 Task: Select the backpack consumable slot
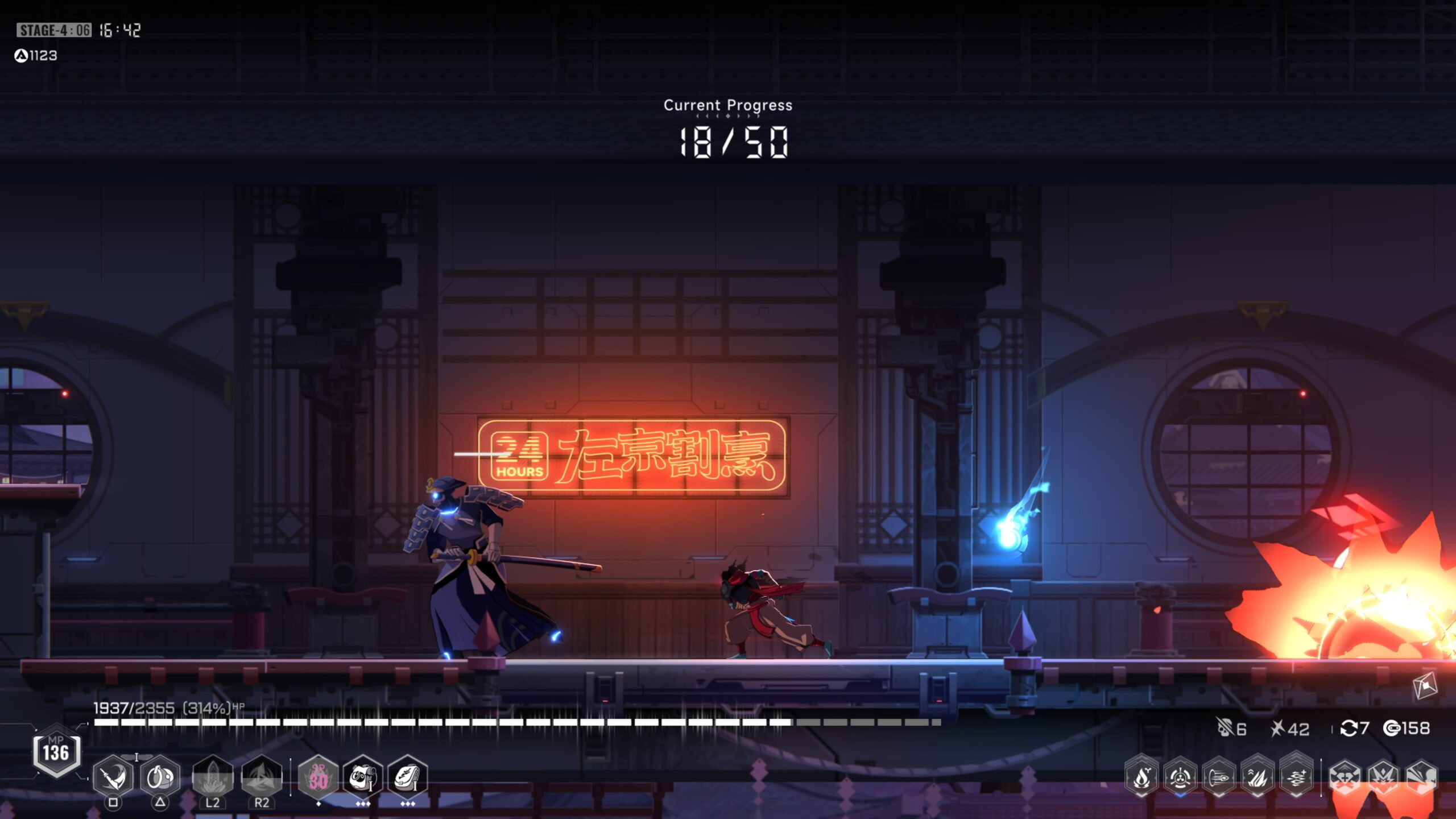point(408,775)
